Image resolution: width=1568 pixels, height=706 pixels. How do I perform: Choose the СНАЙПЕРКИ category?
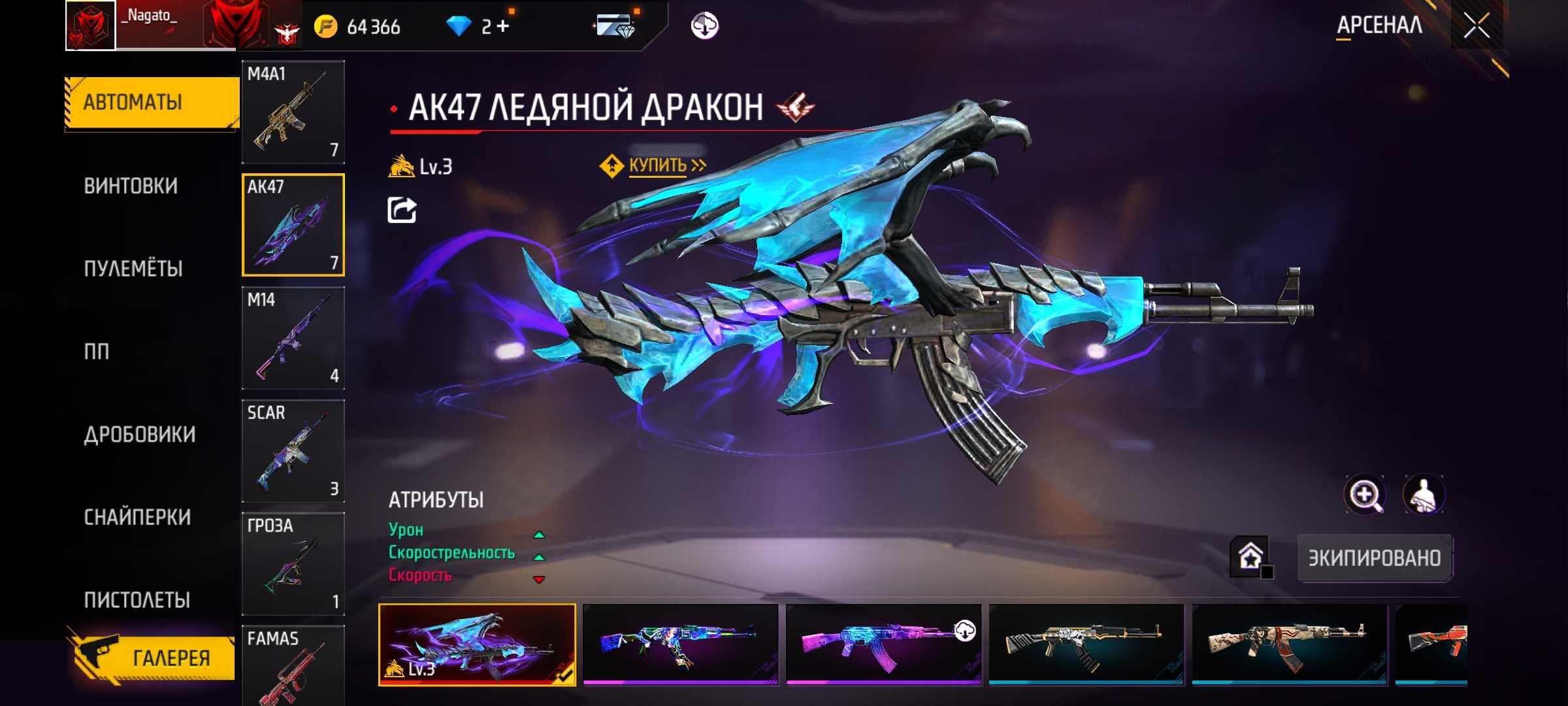click(x=137, y=517)
